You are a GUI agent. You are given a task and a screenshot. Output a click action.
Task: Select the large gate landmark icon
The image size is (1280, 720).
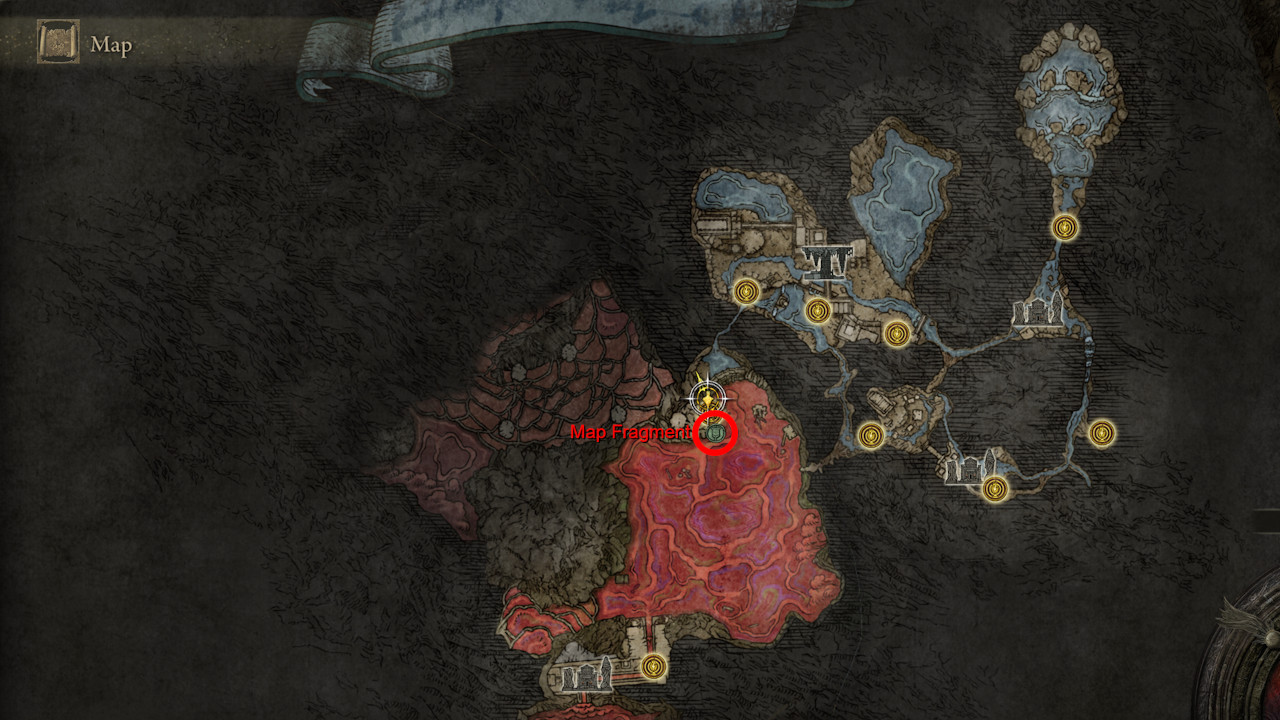pos(827,262)
